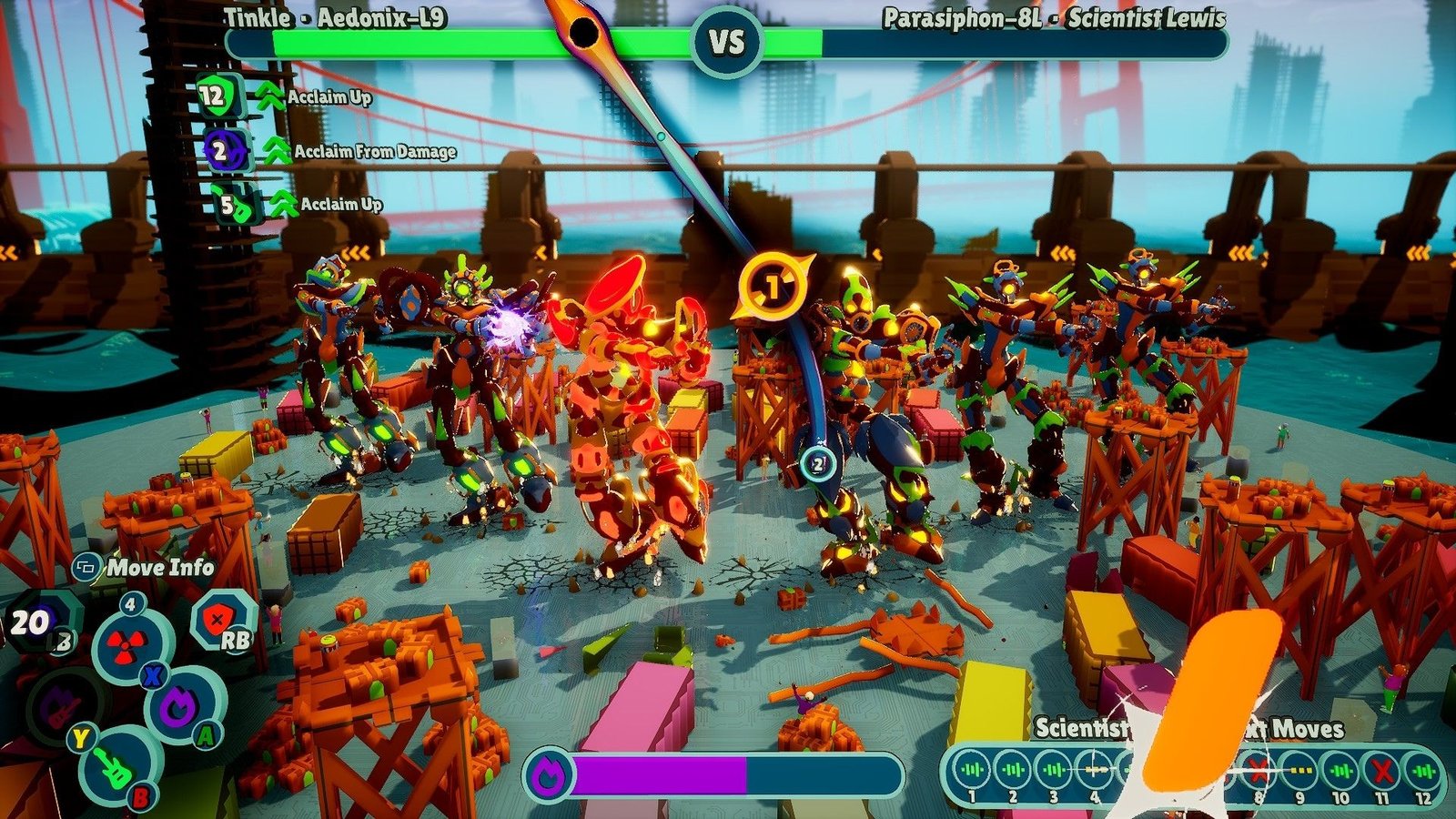This screenshot has width=1456, height=819.
Task: Select the red X on move slot 11
Action: tap(1382, 771)
